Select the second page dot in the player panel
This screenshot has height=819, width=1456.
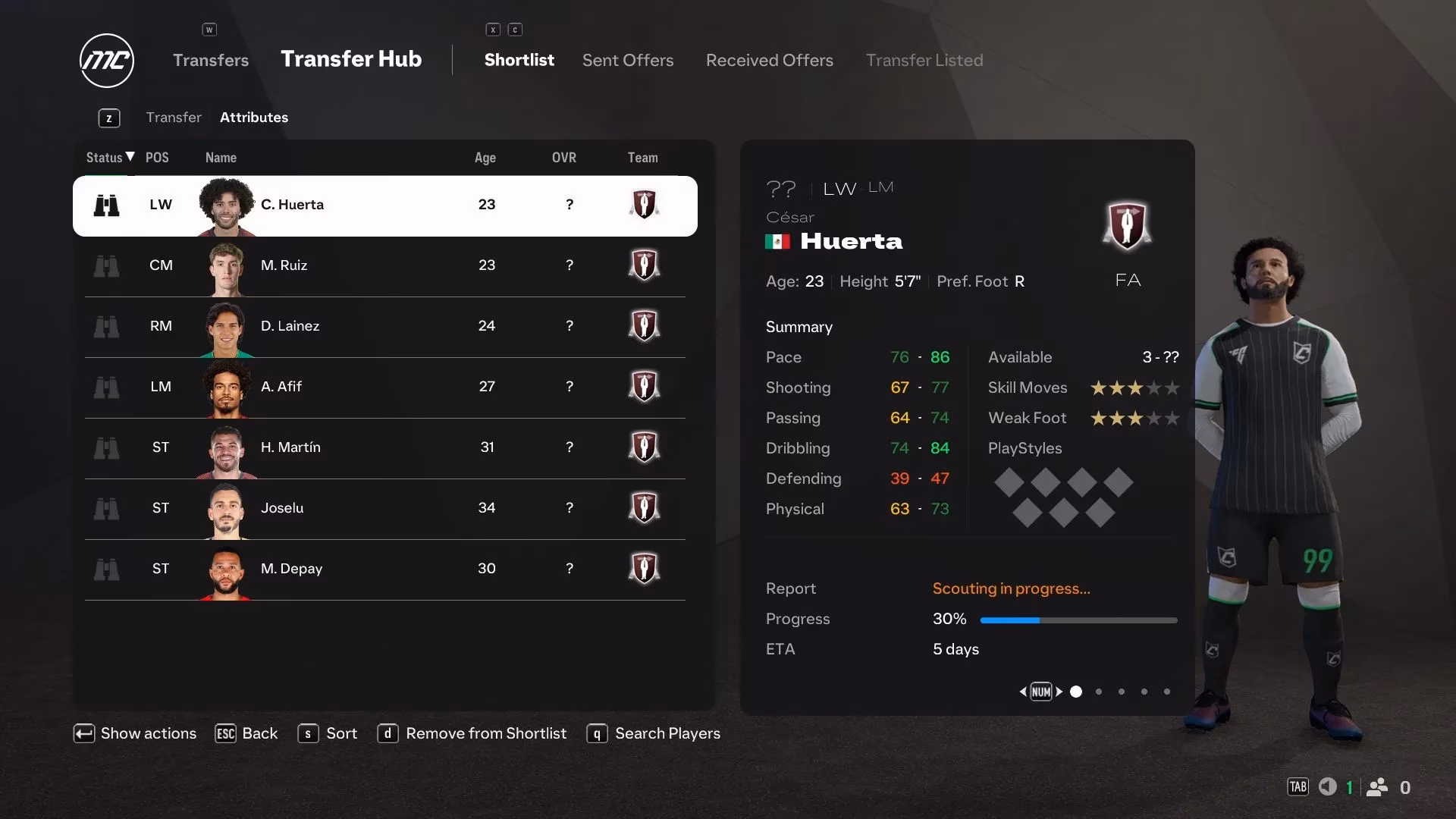click(1098, 692)
